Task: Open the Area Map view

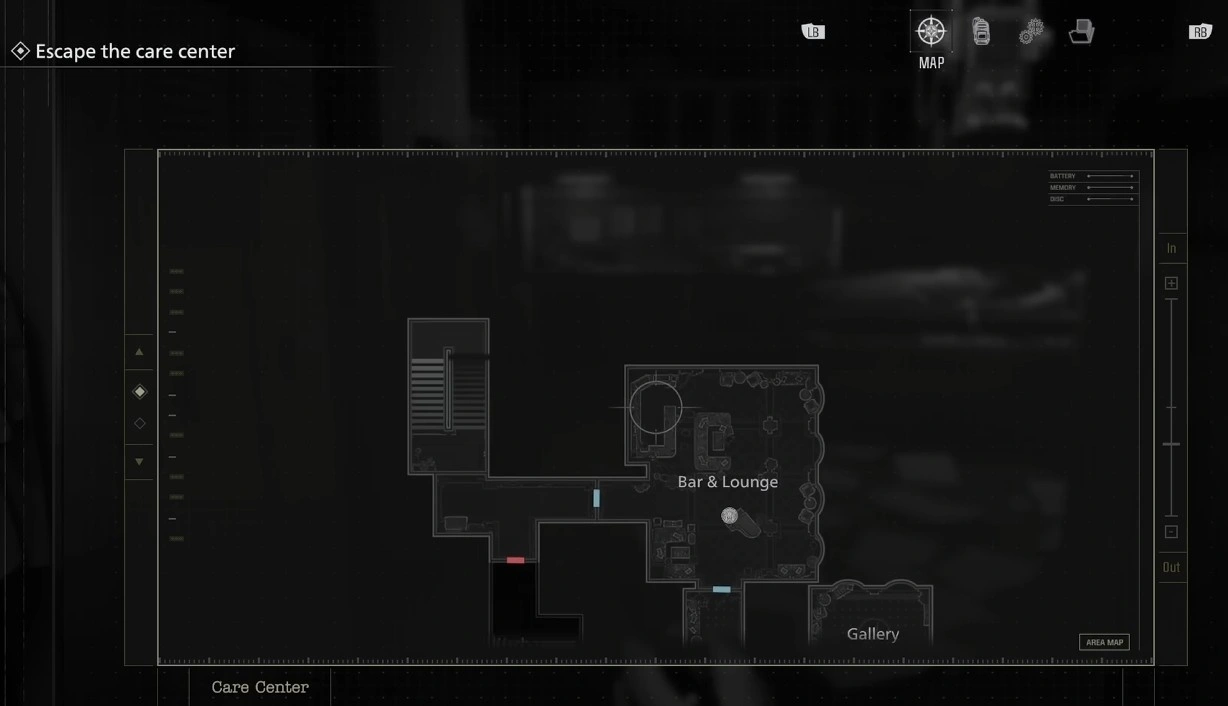Action: (1104, 642)
